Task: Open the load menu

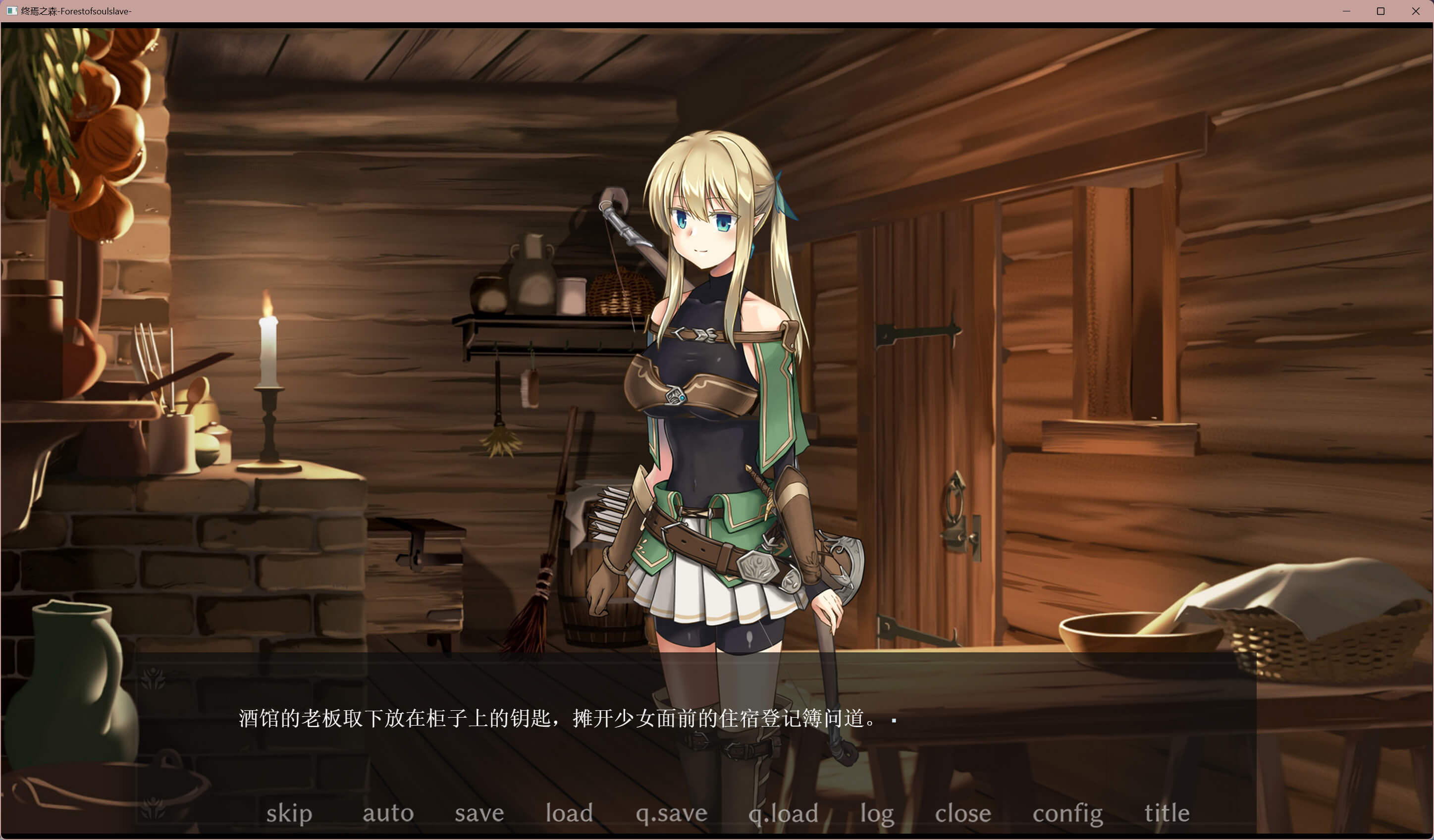Action: 569,813
